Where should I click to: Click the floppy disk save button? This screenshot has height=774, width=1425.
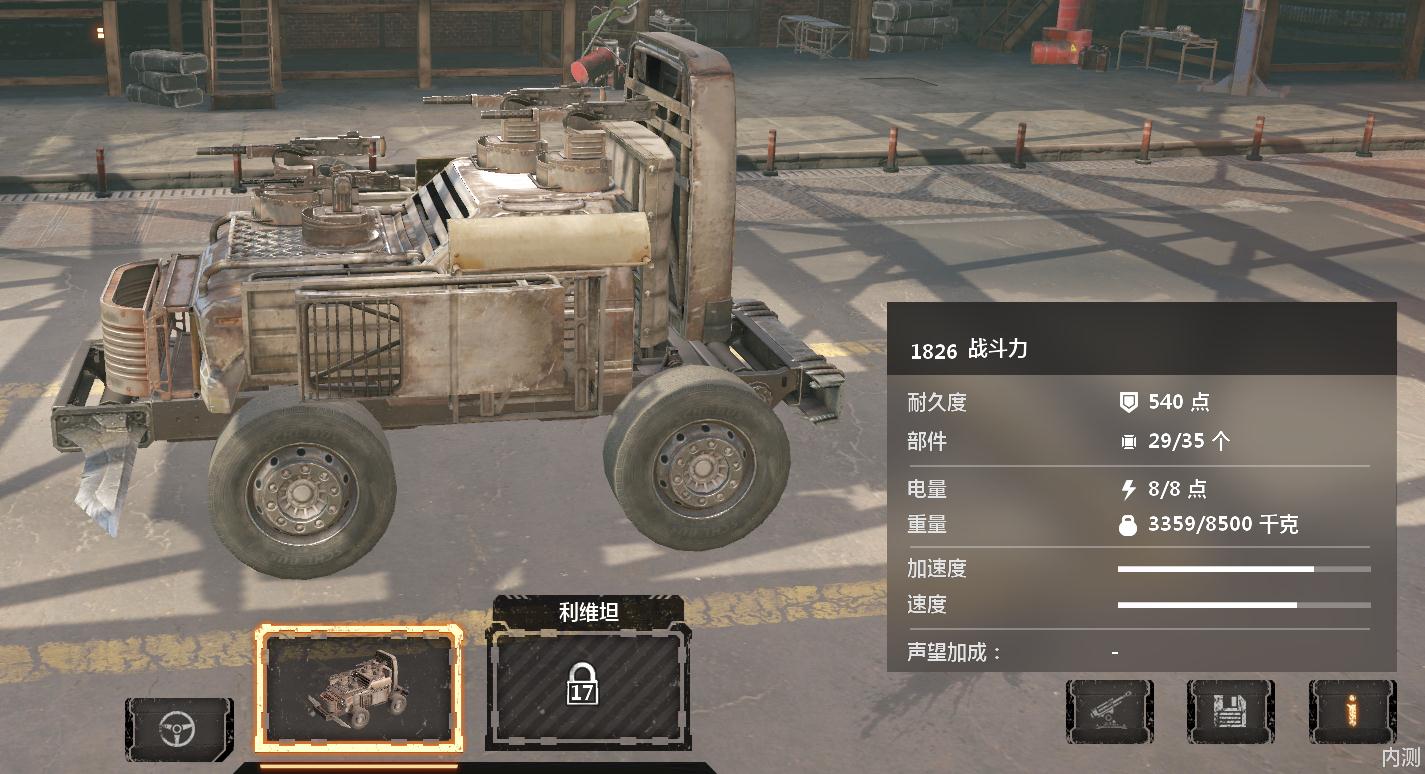pyautogui.click(x=1230, y=711)
